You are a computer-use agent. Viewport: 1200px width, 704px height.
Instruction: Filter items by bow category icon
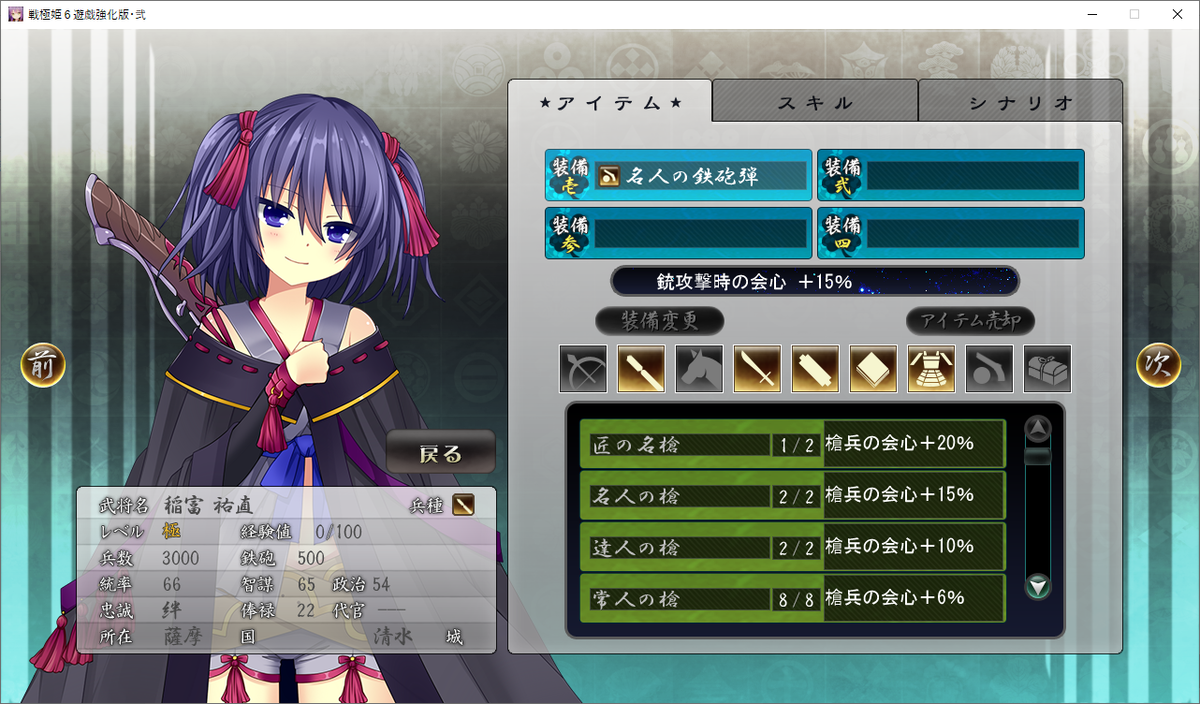click(583, 369)
